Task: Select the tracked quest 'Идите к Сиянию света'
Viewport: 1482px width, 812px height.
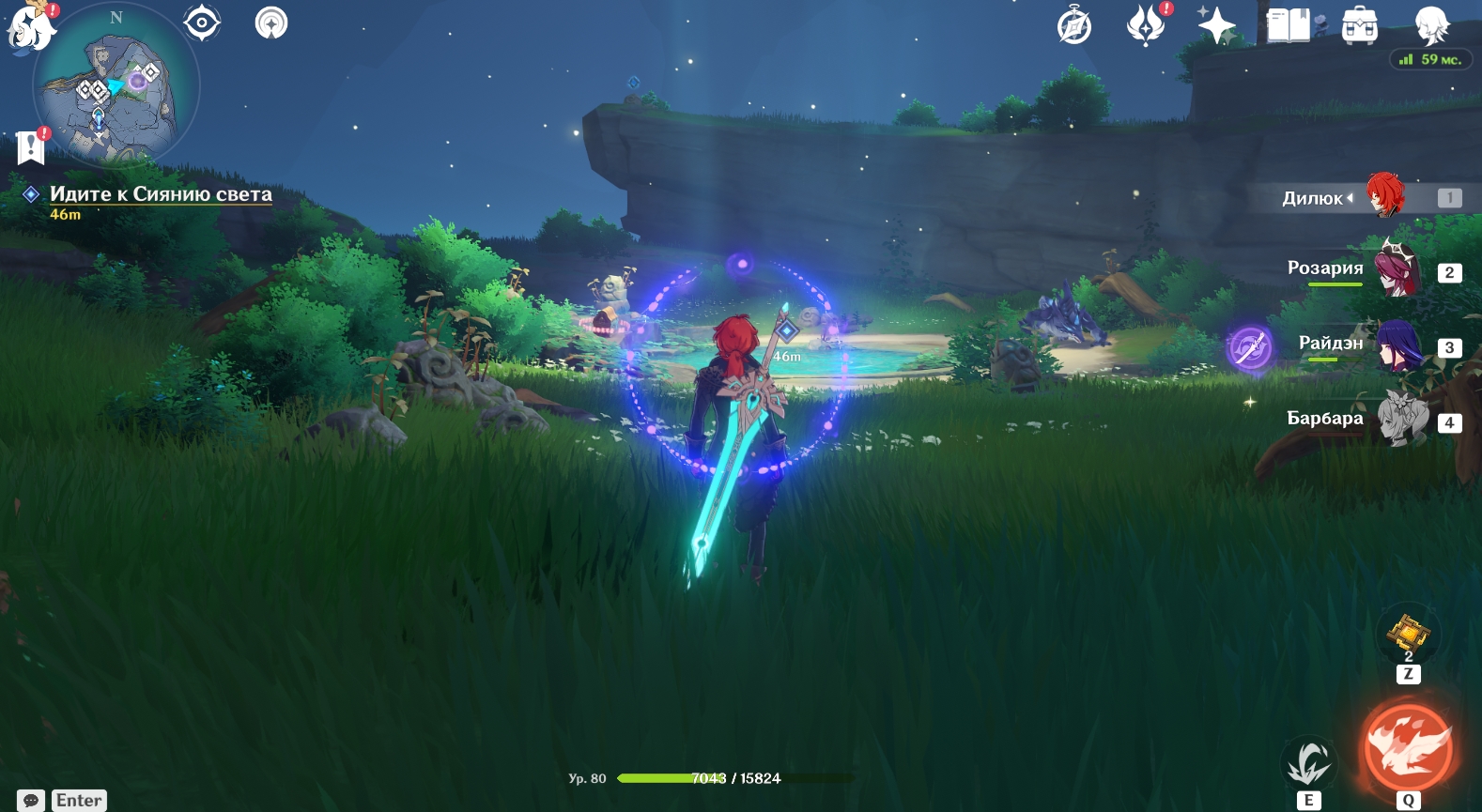Action: click(x=160, y=194)
